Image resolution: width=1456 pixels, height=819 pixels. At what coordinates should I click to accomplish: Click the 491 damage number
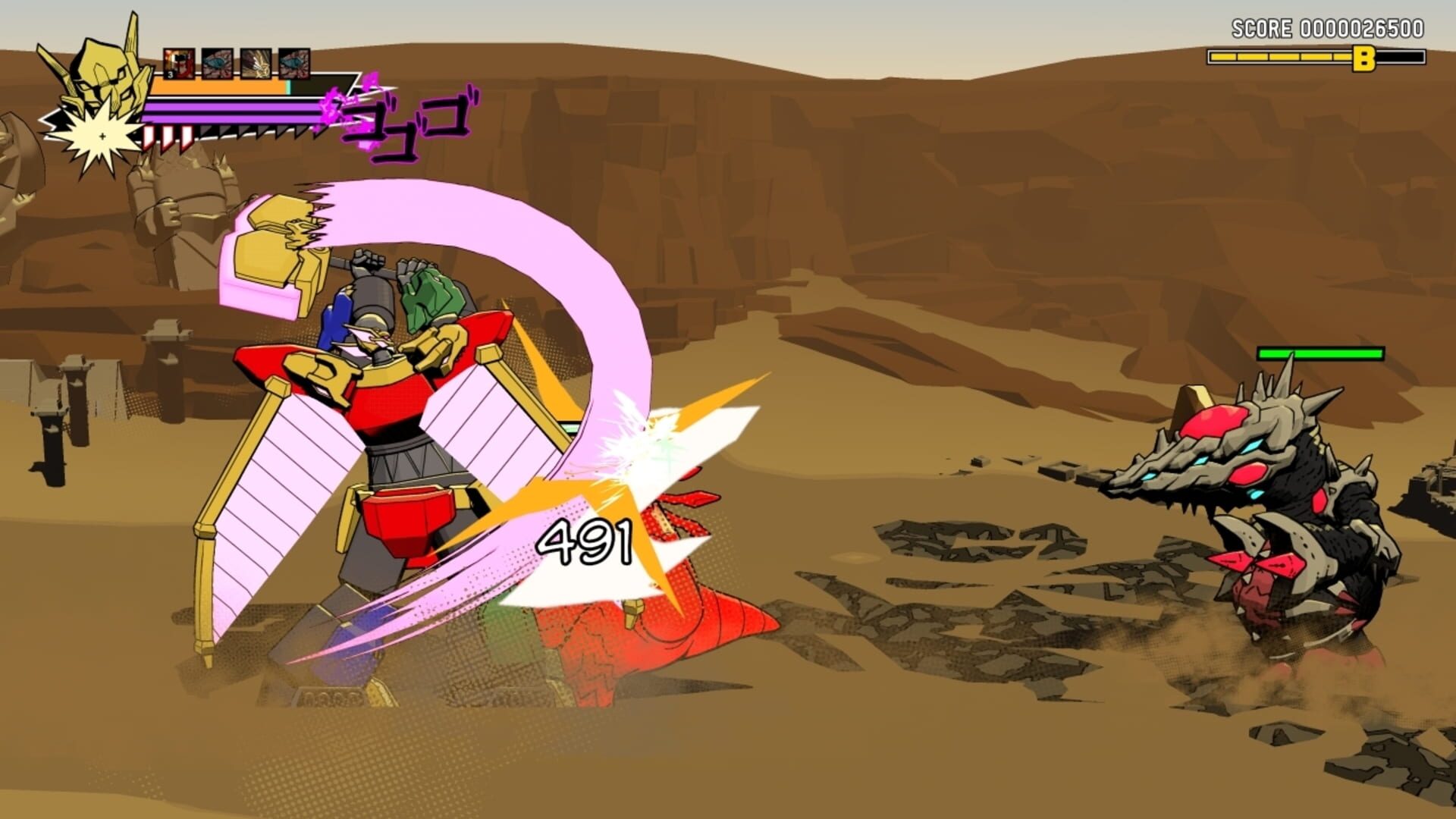click(584, 542)
